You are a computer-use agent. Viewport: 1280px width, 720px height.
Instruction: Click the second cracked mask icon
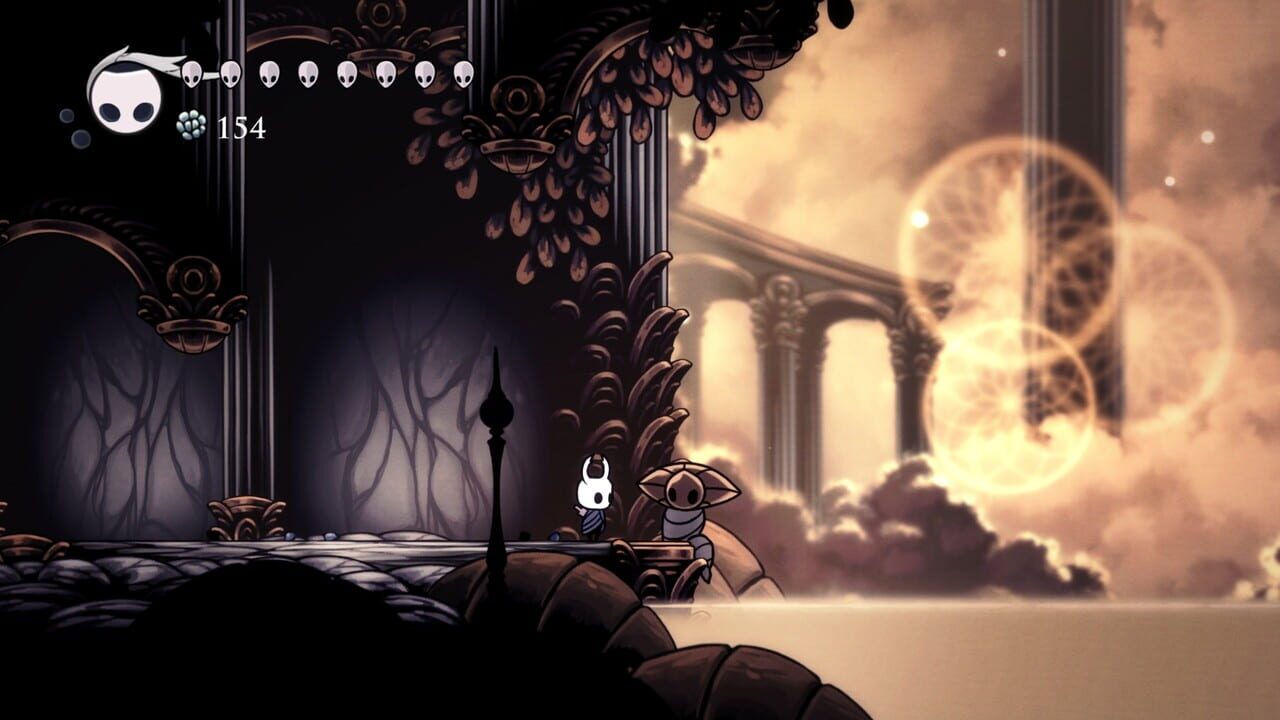pos(231,74)
